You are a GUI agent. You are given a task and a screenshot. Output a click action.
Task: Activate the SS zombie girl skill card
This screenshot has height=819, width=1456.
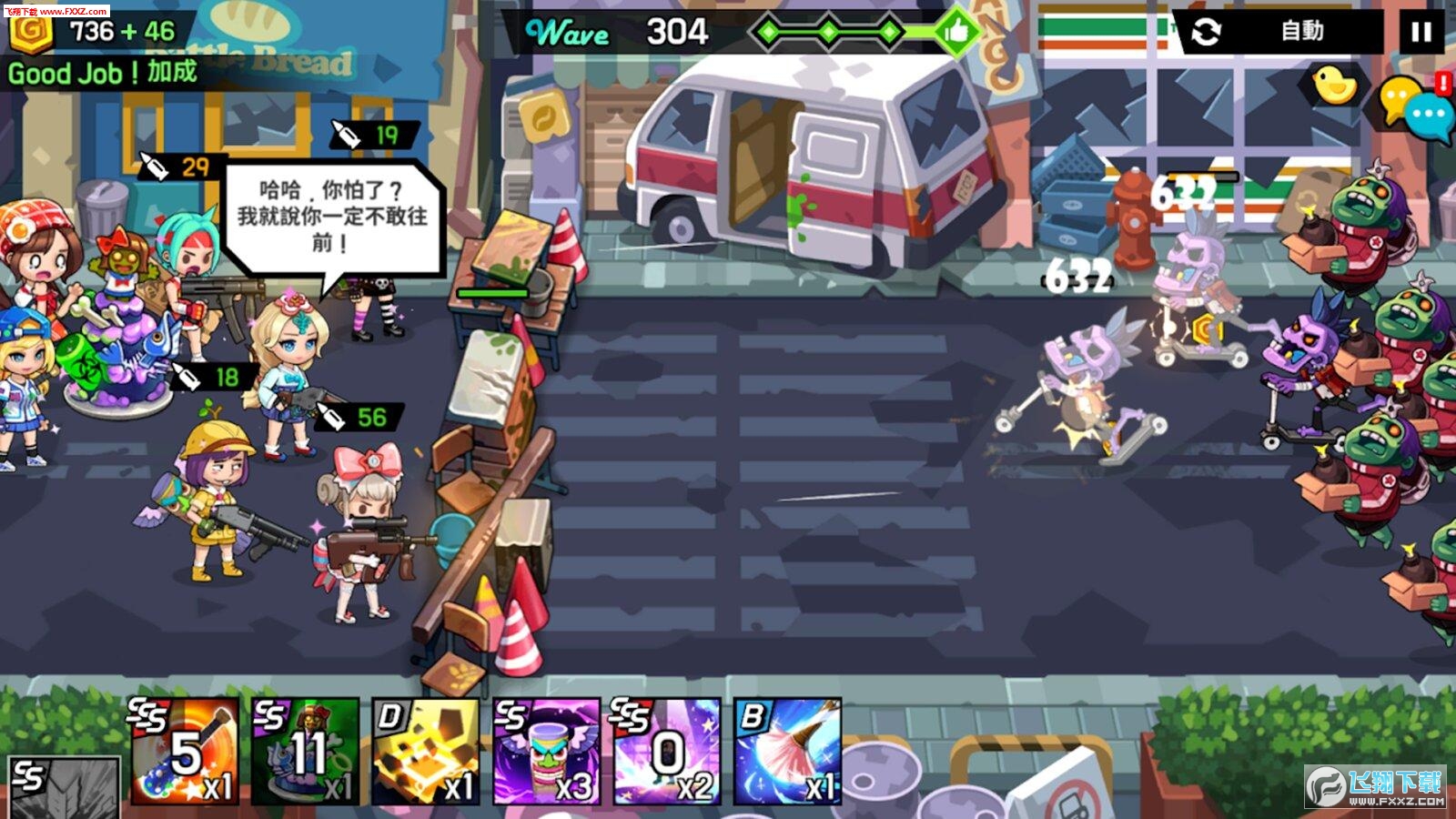tap(306, 752)
